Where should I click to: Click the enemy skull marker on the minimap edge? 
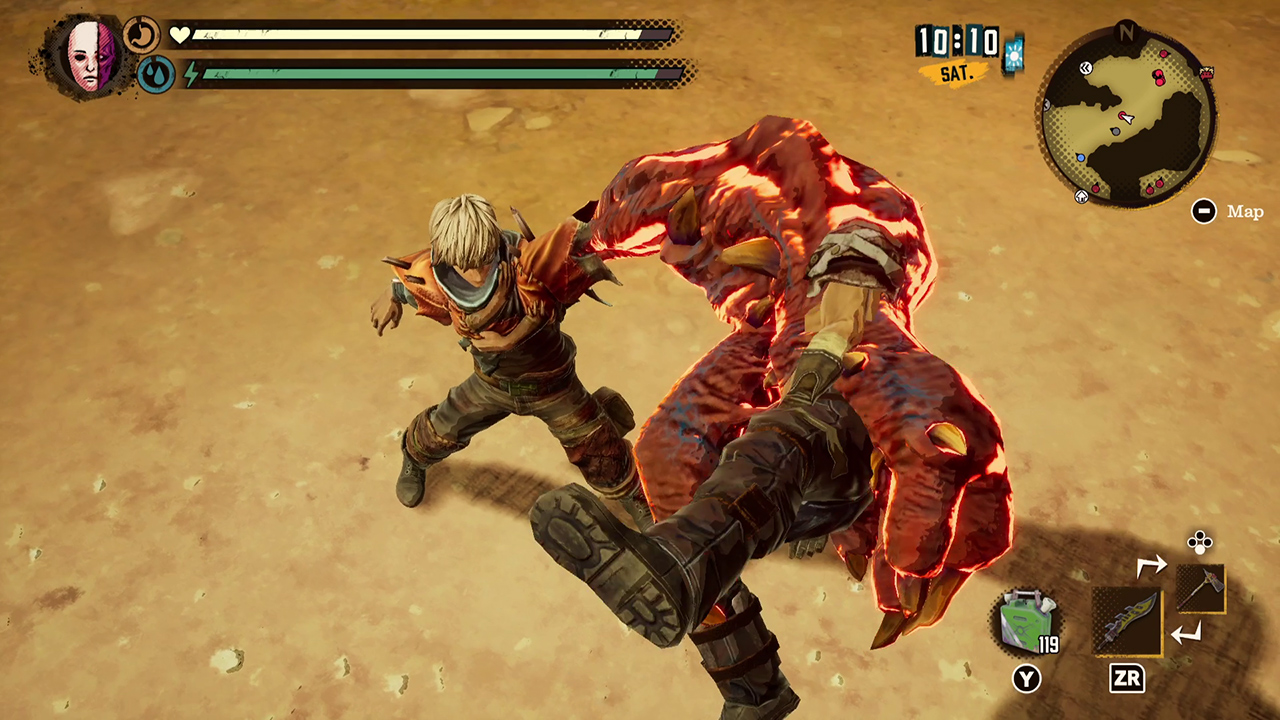(x=1206, y=73)
